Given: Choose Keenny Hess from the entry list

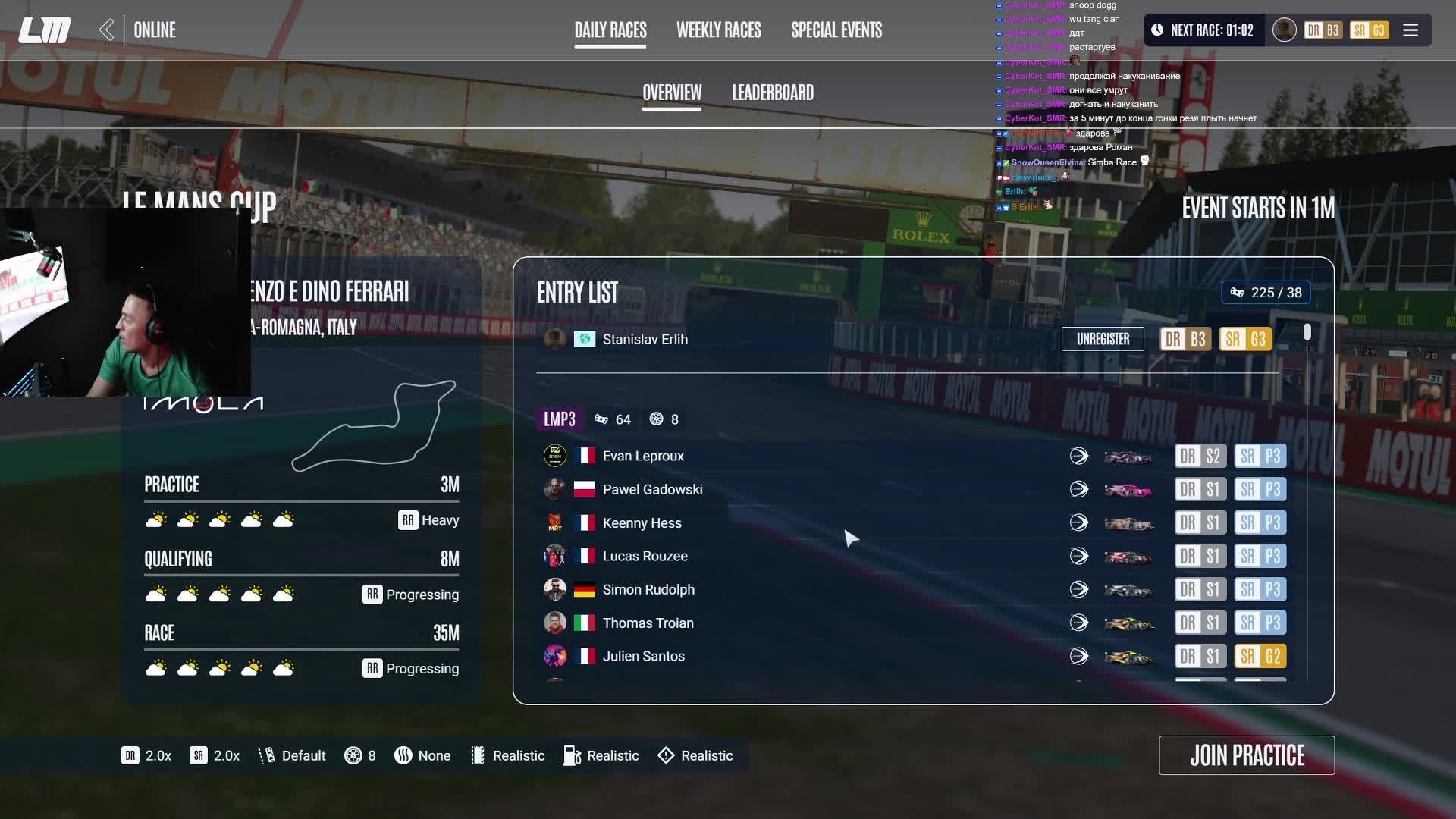Looking at the screenshot, I should pyautogui.click(x=642, y=522).
